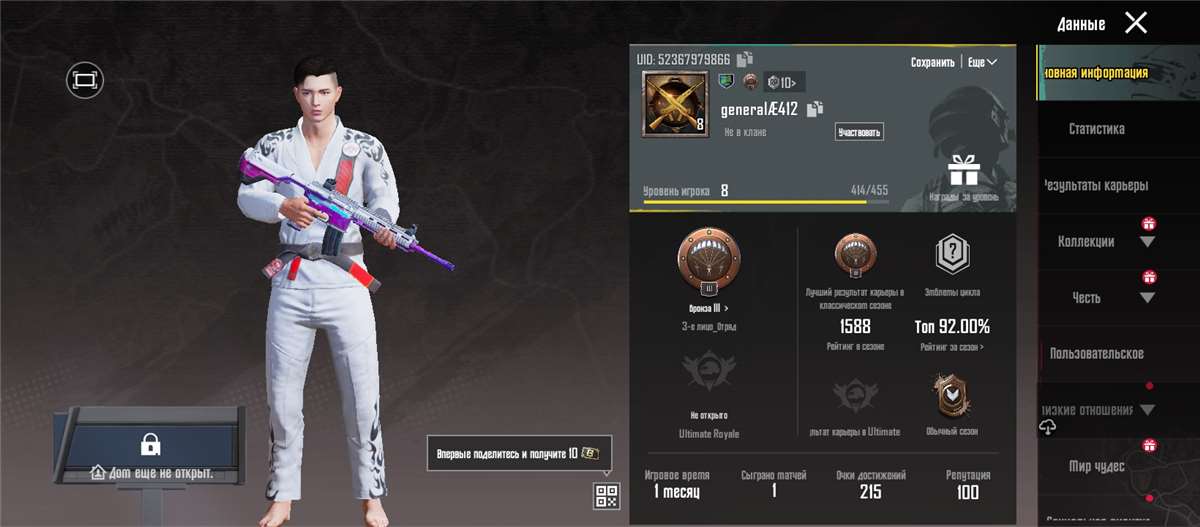Open the Бронза III rank details
The width and height of the screenshot is (1200, 527).
(708, 309)
